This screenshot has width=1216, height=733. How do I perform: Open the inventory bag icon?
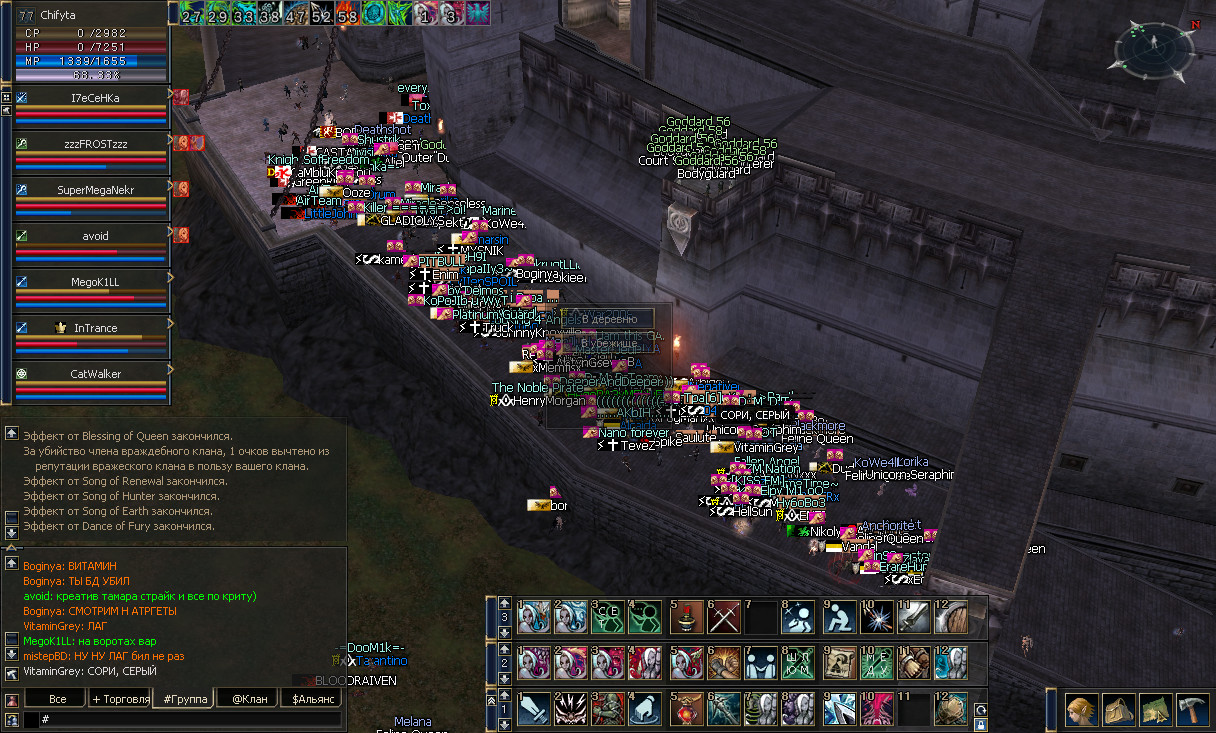1116,710
